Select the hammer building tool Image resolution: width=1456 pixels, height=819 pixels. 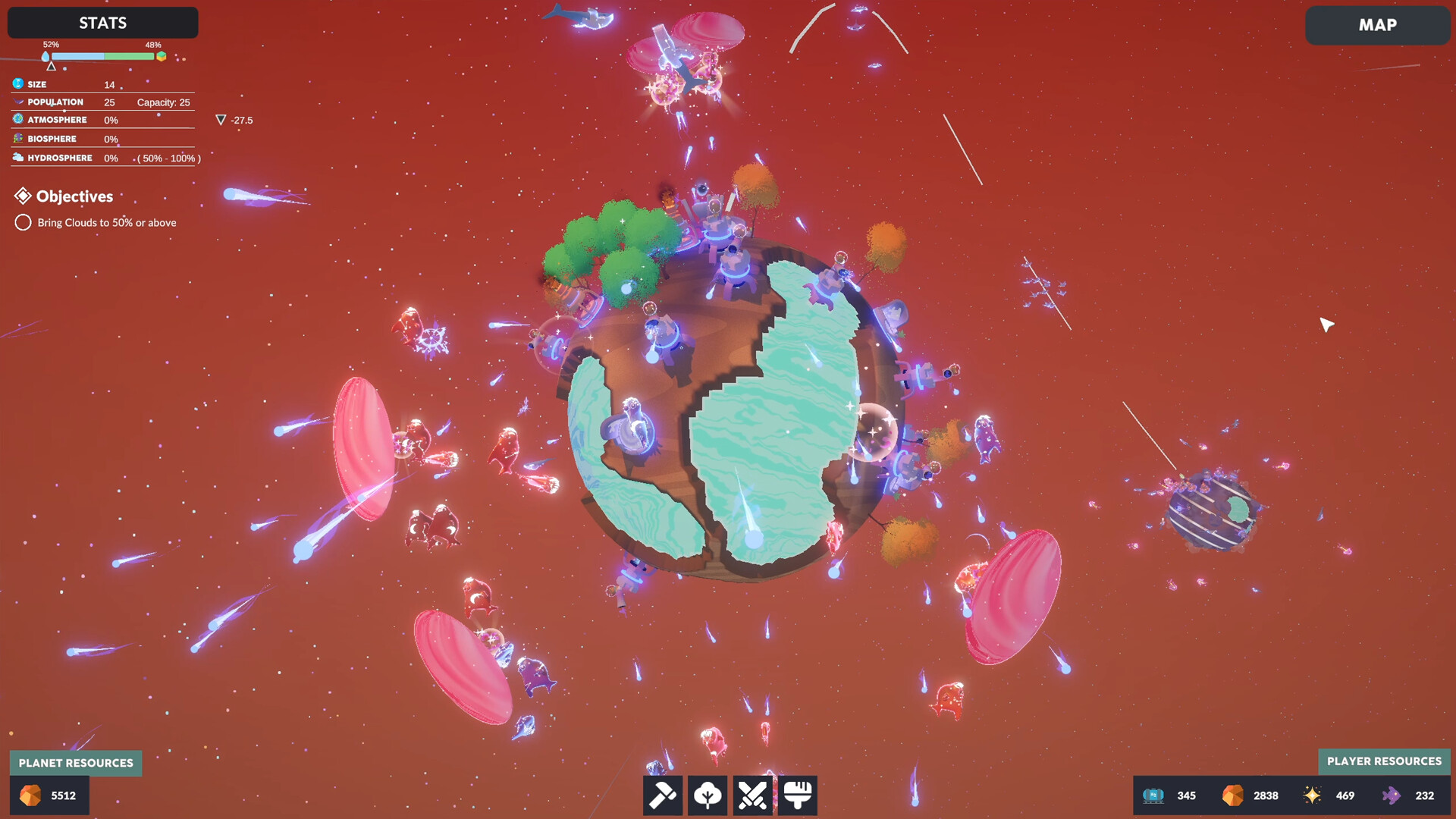pyautogui.click(x=663, y=795)
